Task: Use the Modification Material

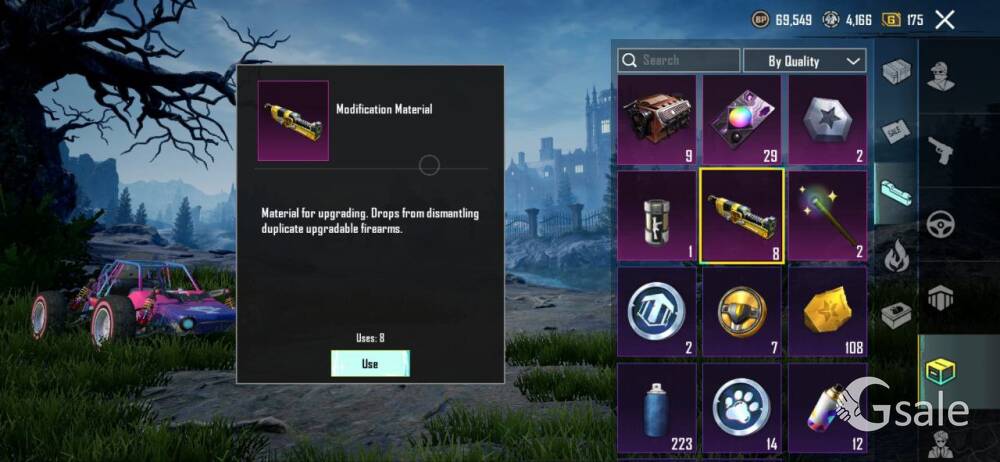Action: point(370,364)
